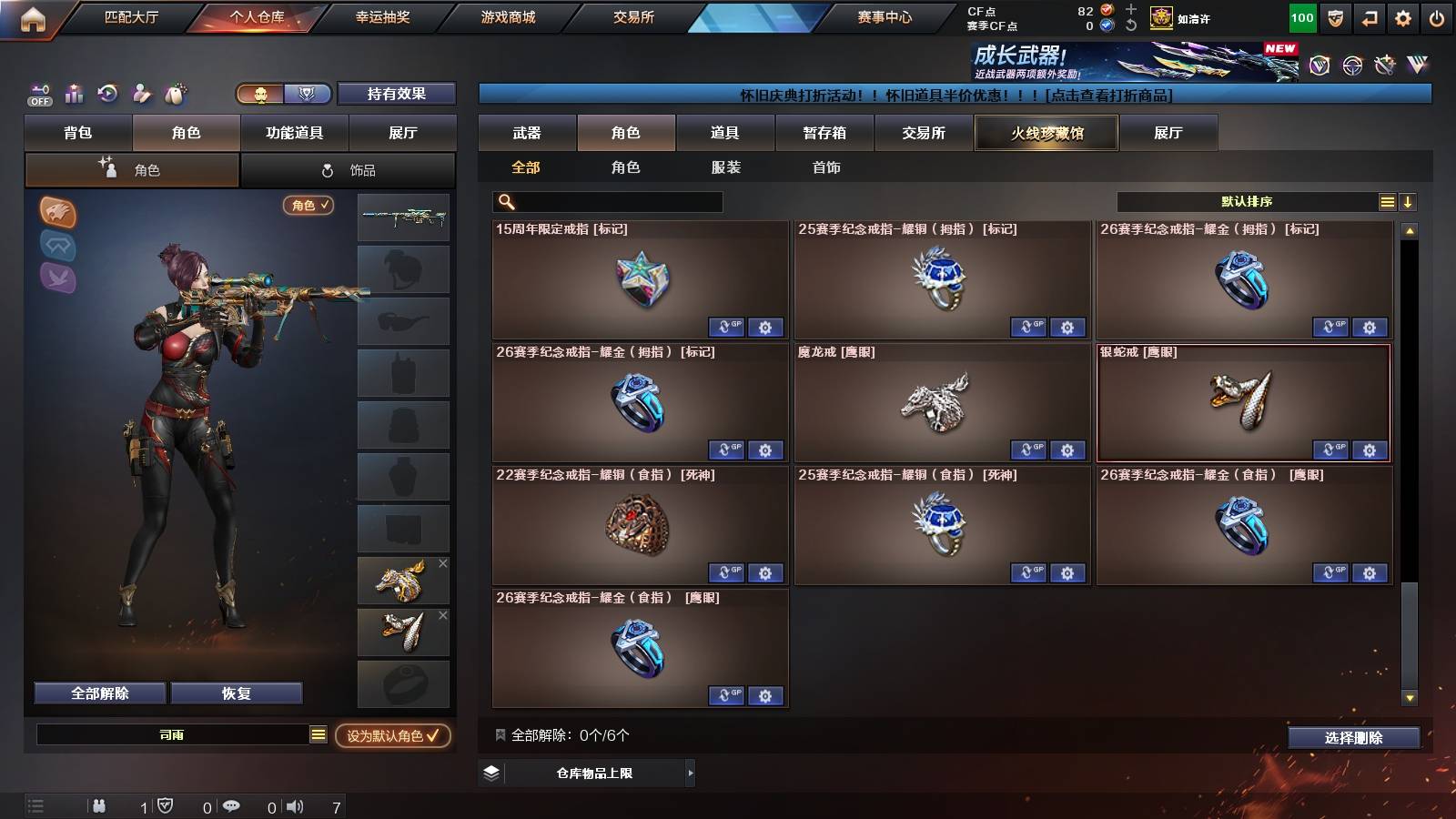Open the settings gear icon at top right

1403,16
